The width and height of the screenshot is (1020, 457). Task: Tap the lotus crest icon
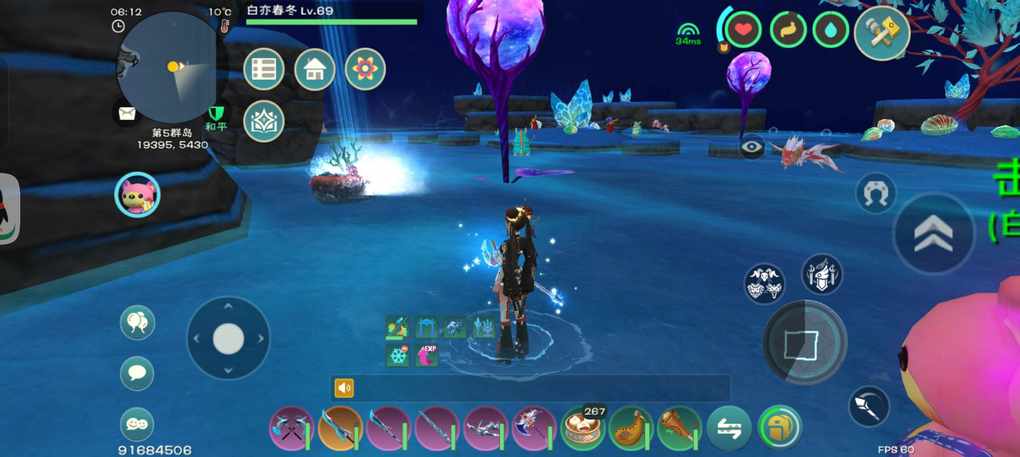pyautogui.click(x=264, y=121)
